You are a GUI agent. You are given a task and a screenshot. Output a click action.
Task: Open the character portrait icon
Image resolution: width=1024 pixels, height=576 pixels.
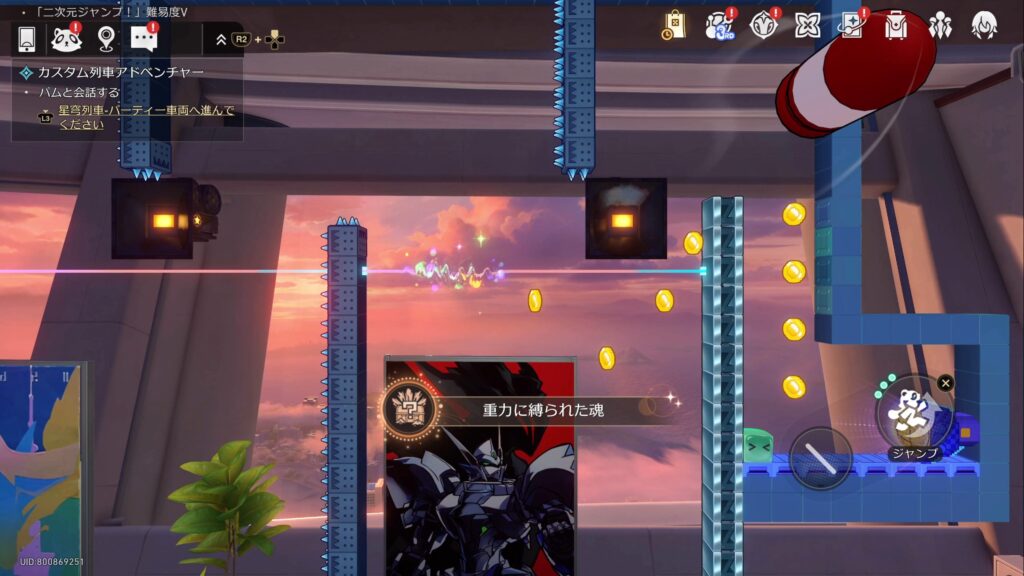(x=984, y=25)
